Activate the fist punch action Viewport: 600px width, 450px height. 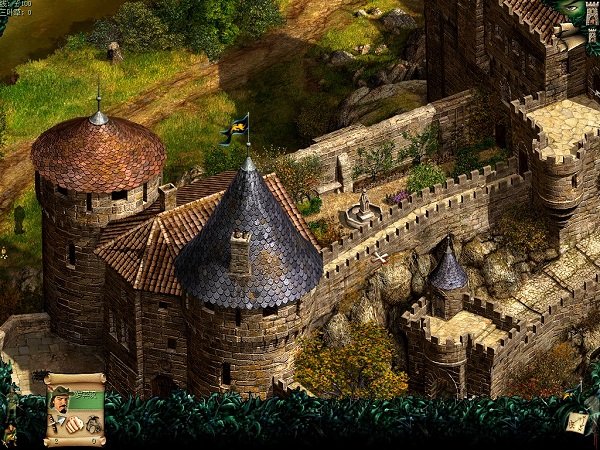74,423
